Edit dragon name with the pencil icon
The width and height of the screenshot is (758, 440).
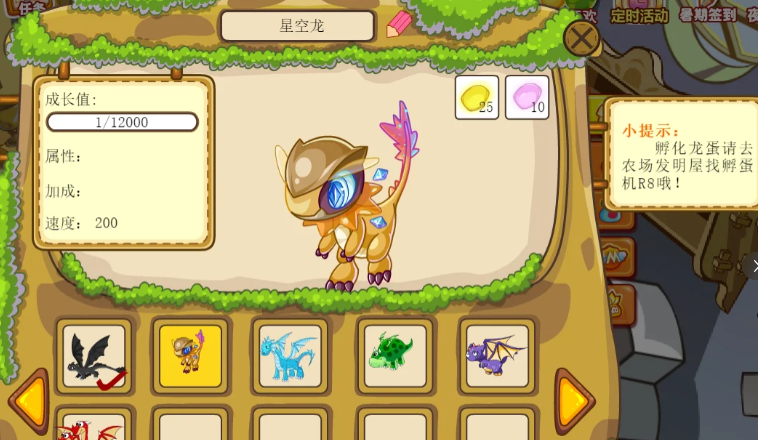click(x=398, y=24)
